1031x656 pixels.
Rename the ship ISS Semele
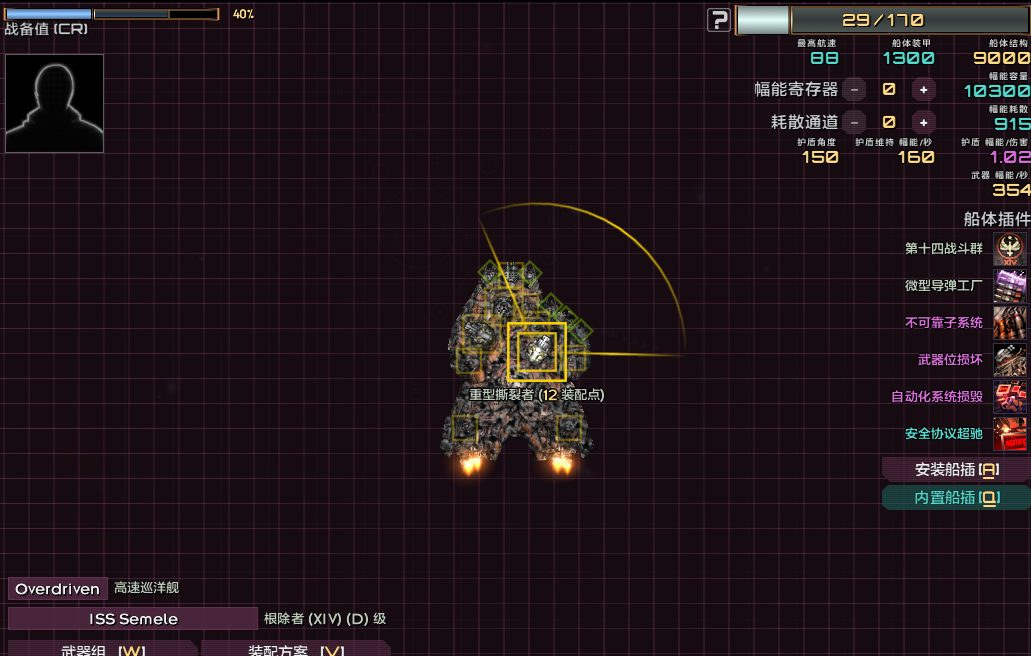(x=133, y=619)
